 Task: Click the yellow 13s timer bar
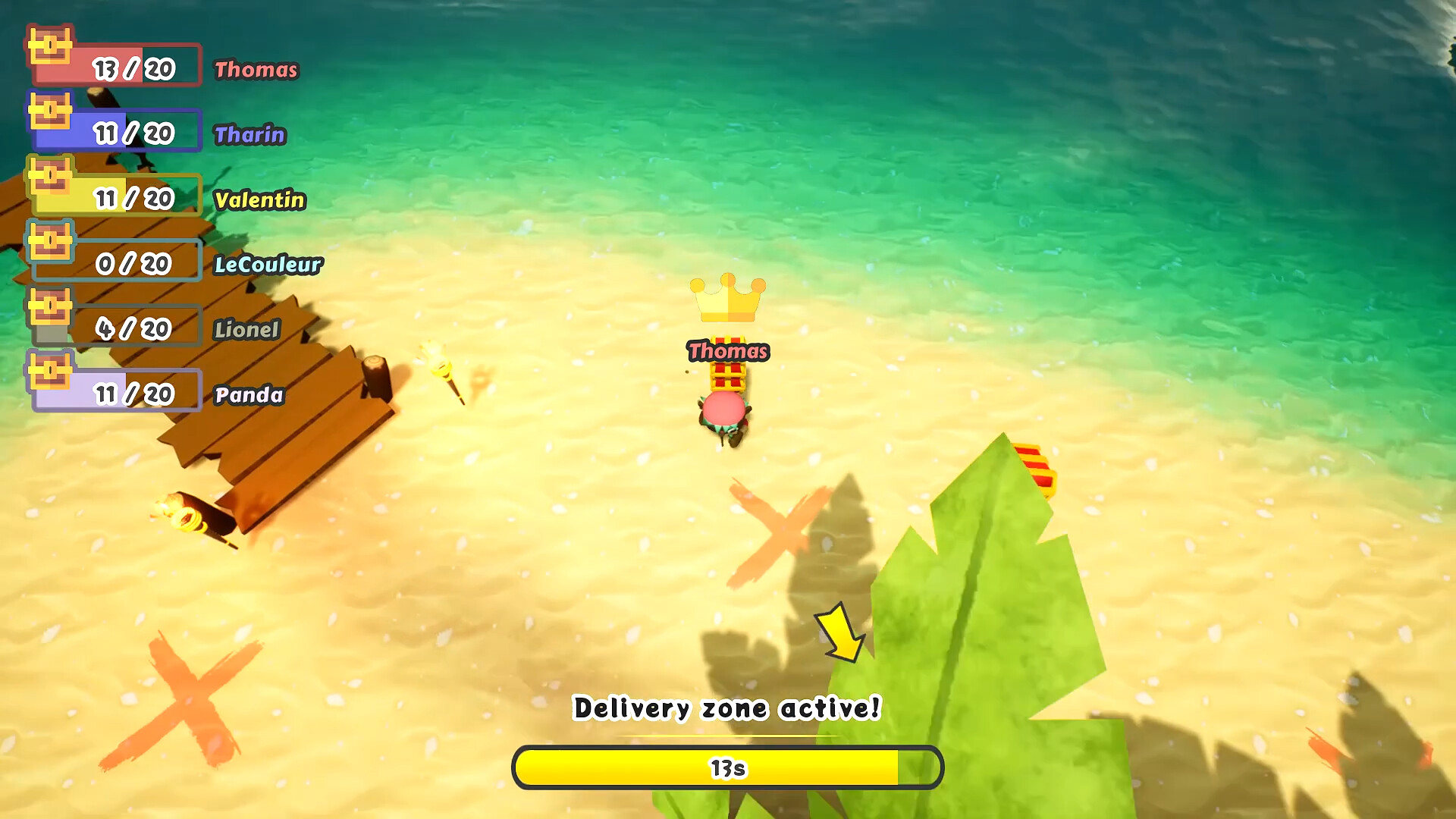click(x=726, y=768)
